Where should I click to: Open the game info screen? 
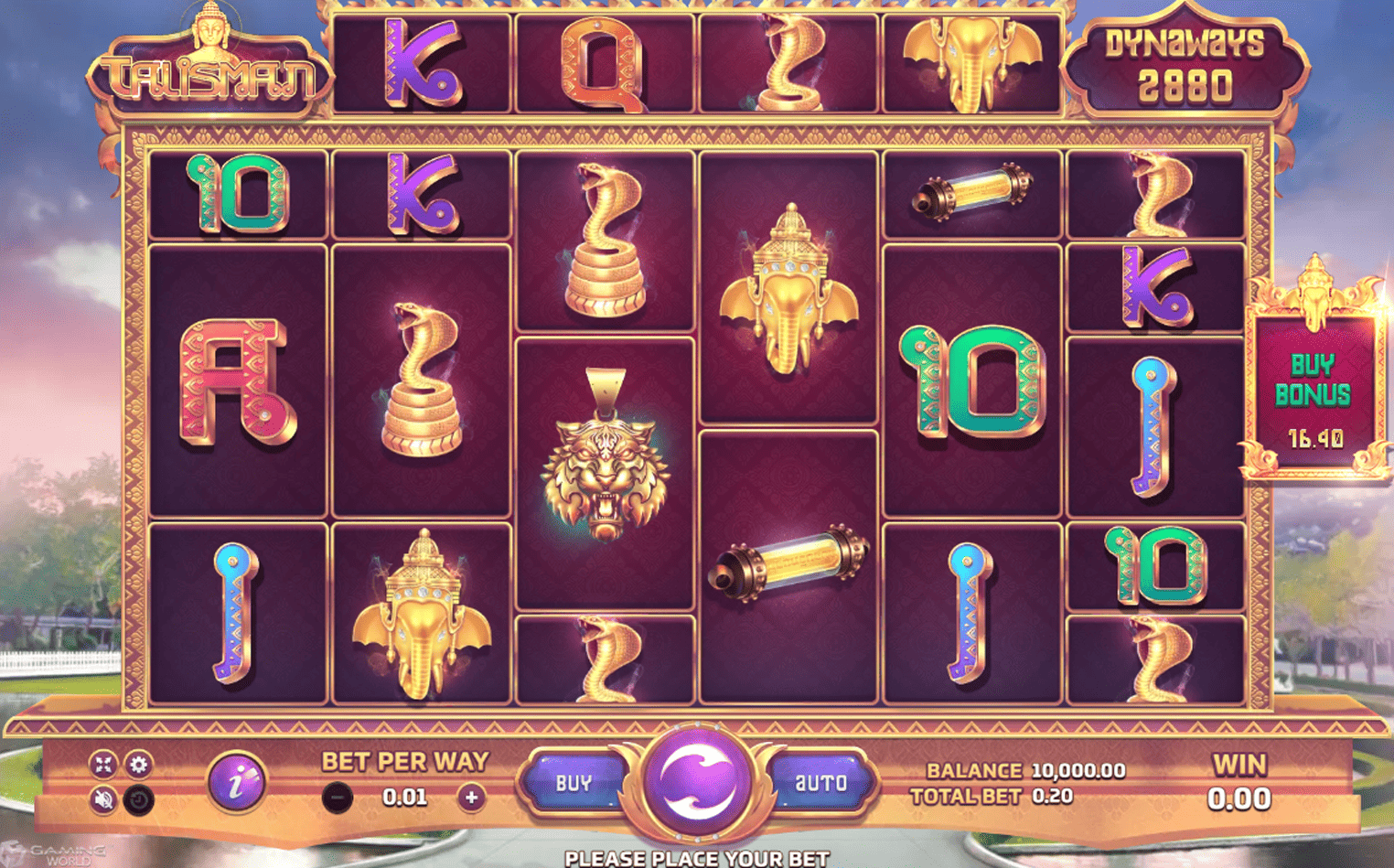click(x=237, y=783)
